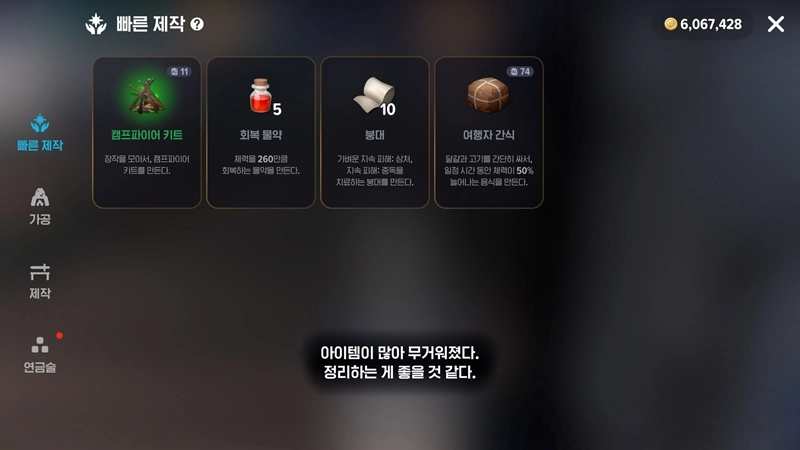Viewport: 800px width, 450px height.
Task: Show the 연금술 alchemy tab
Action: 40,354
